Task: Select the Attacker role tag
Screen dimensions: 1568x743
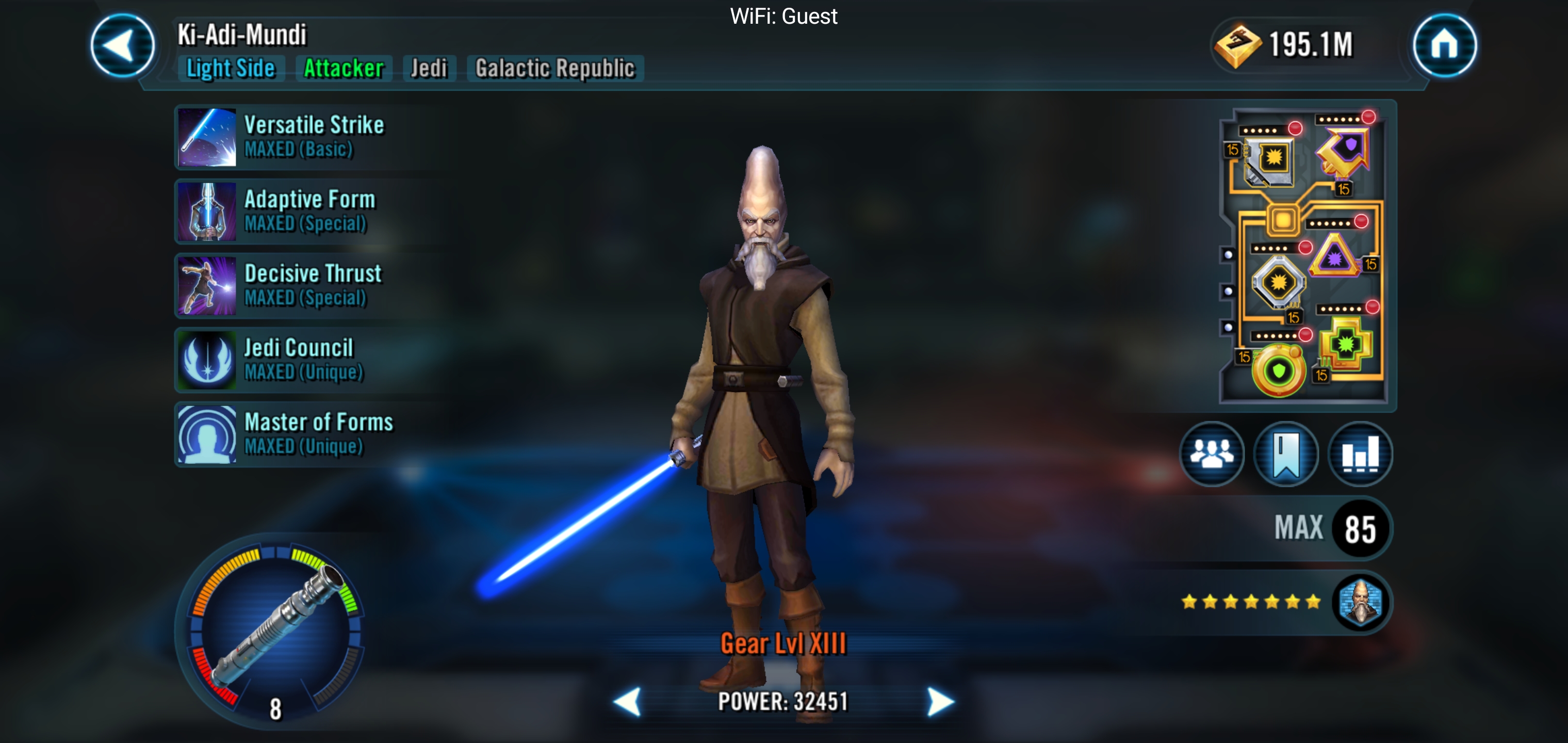Action: point(344,68)
